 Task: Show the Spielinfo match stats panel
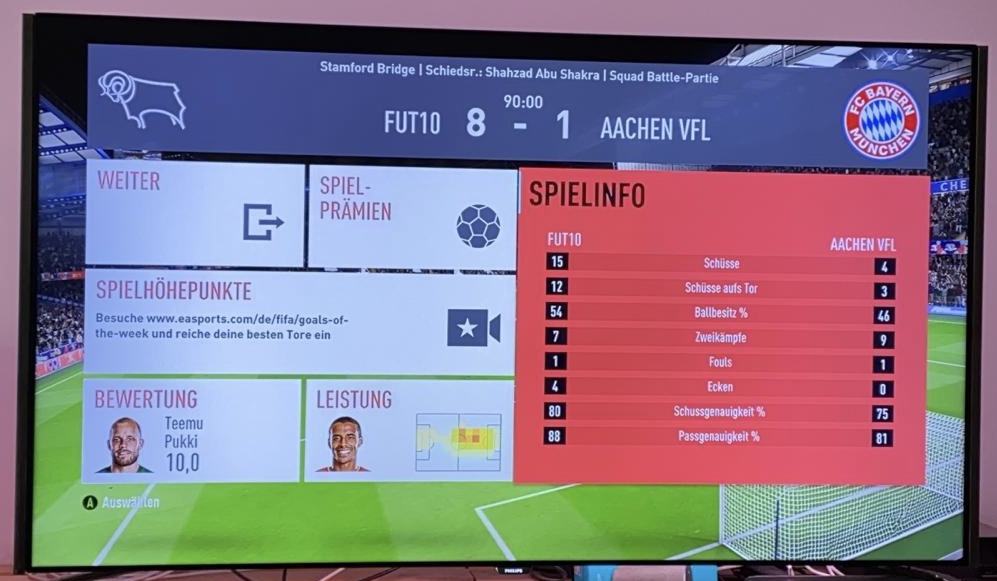[x=723, y=326]
